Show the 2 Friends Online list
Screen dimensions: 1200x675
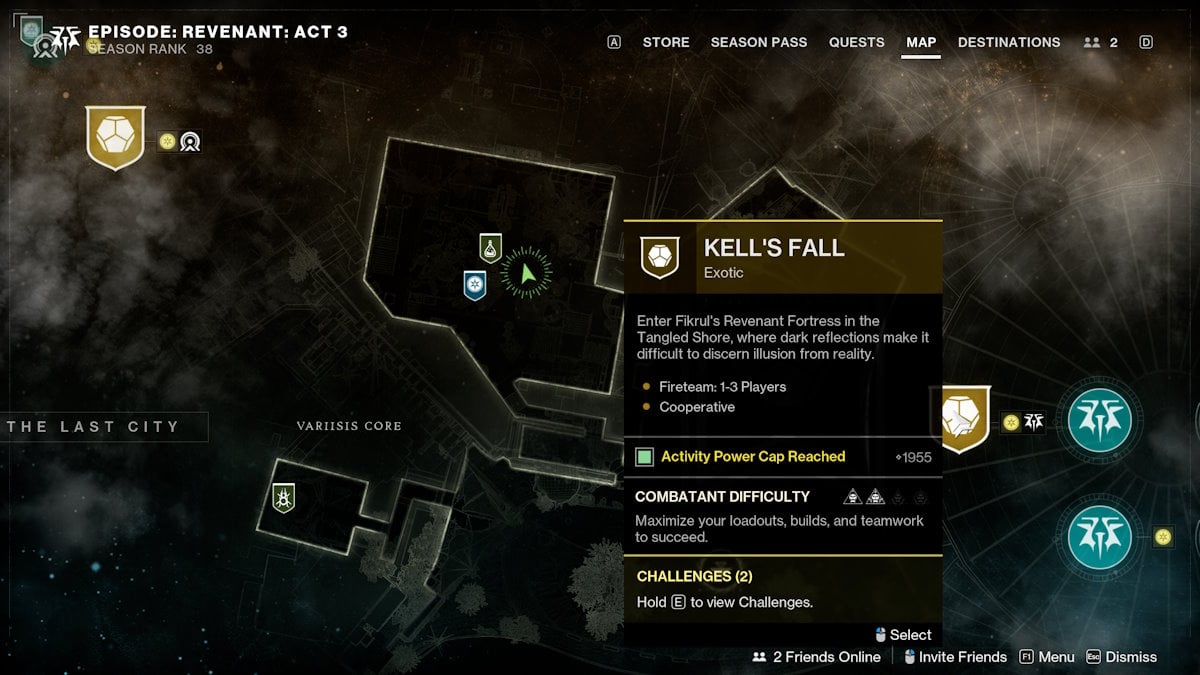817,657
